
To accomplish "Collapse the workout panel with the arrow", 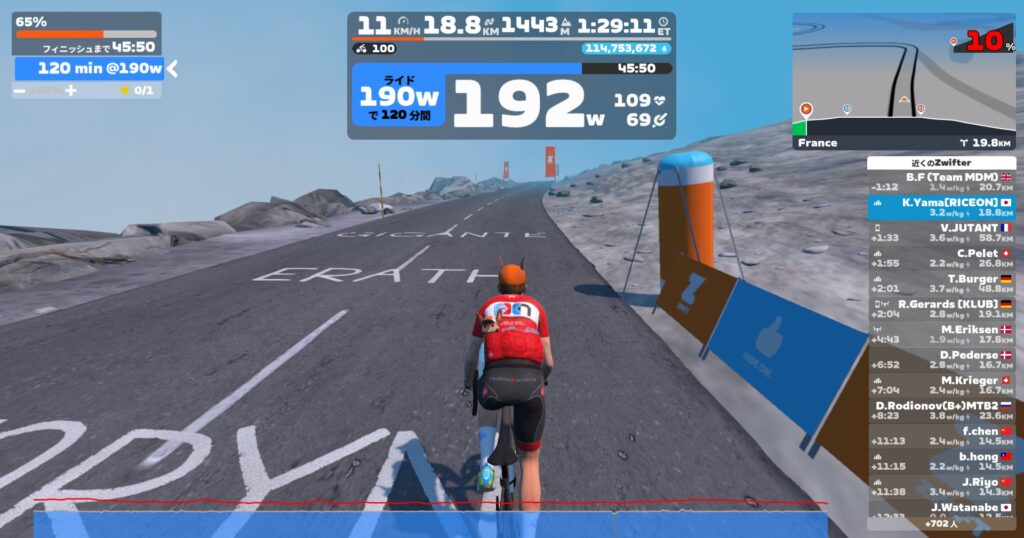I will (x=172, y=68).
